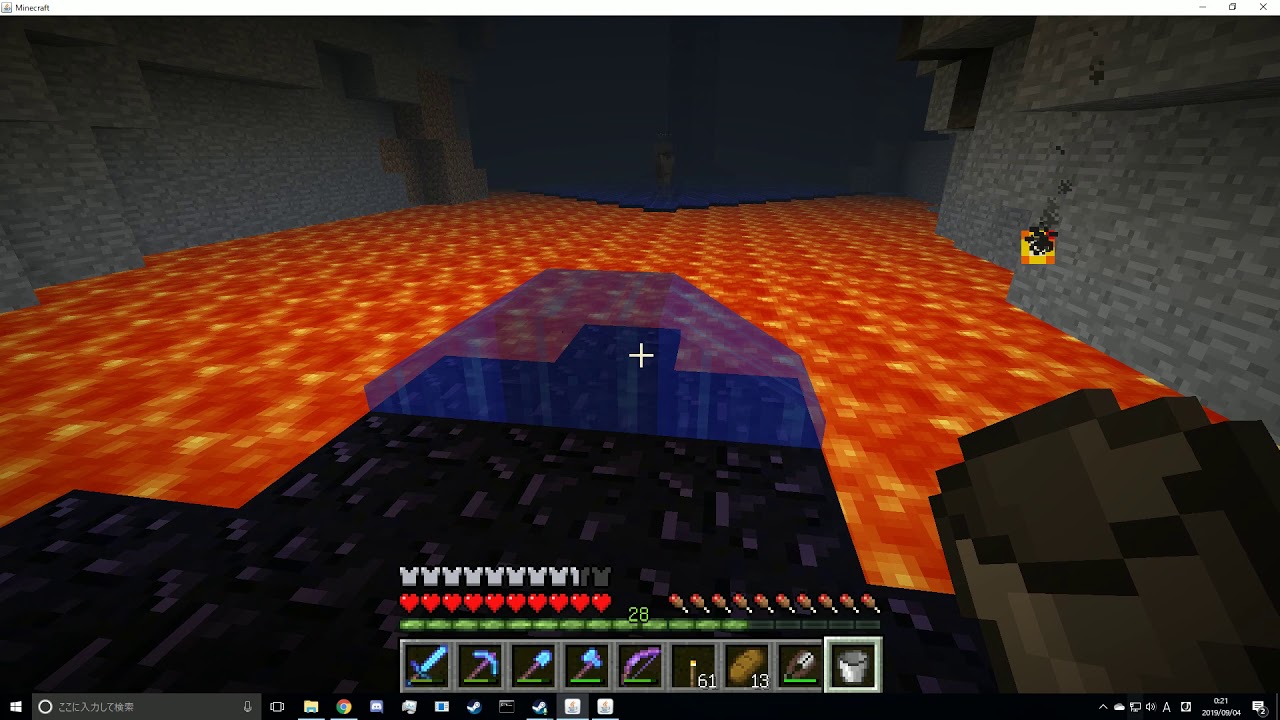1280x720 pixels.
Task: Expand the hidden system tray icons
Action: 1103,707
